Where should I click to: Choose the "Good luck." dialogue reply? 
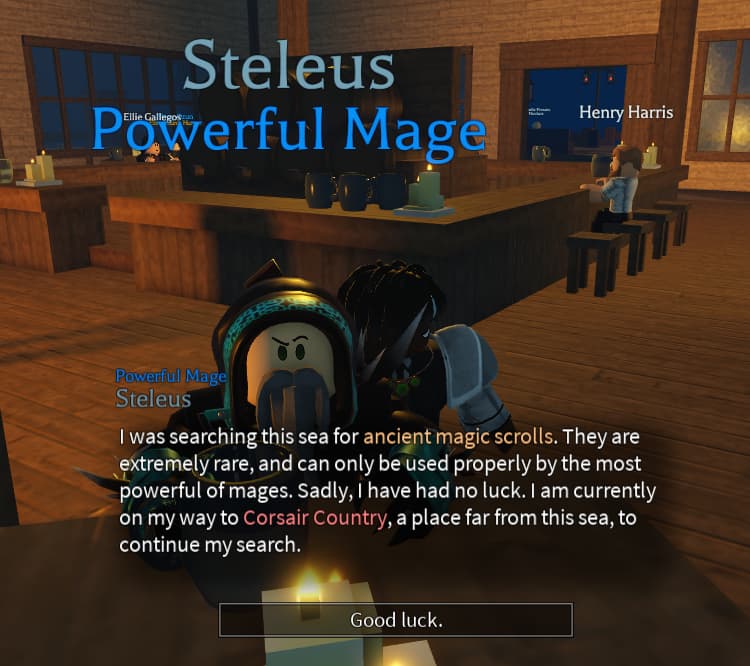point(395,620)
